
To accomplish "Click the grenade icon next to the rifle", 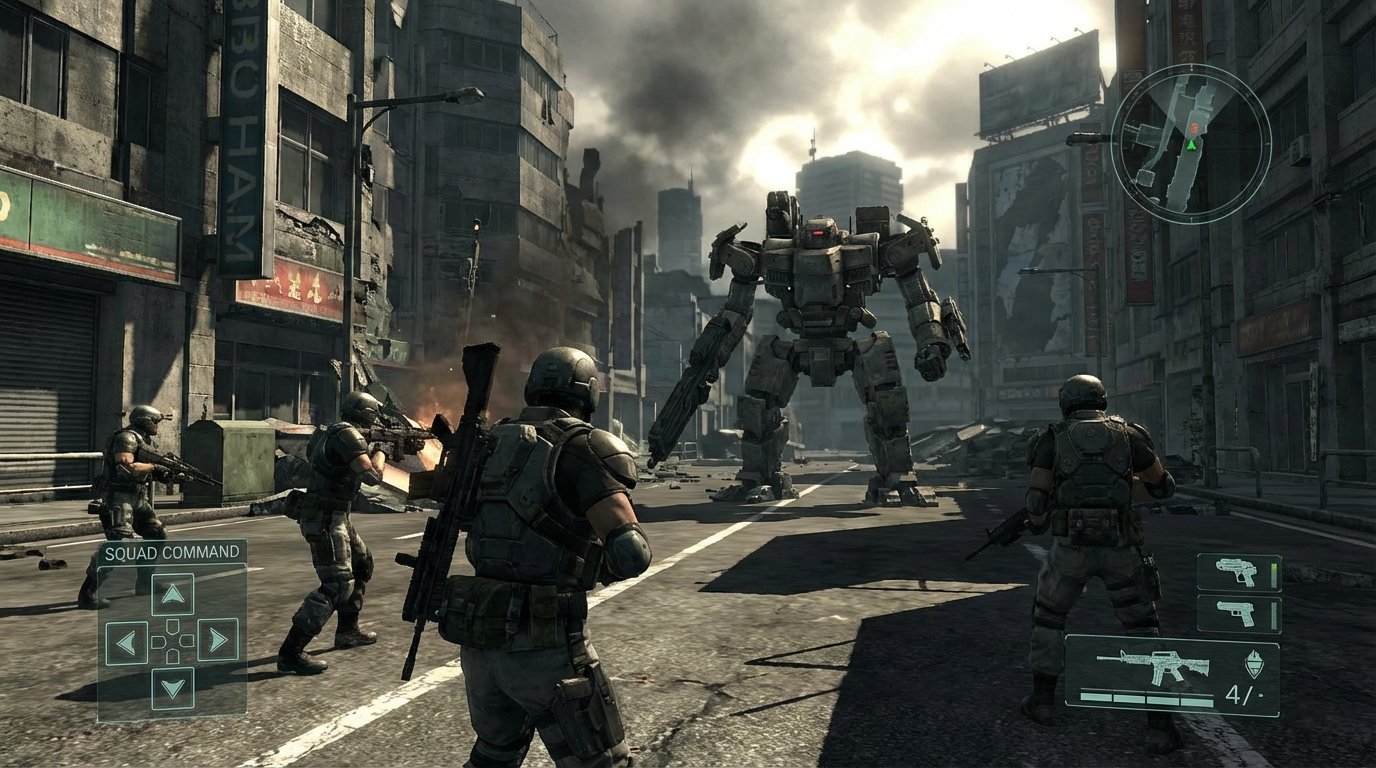I will coord(1255,662).
